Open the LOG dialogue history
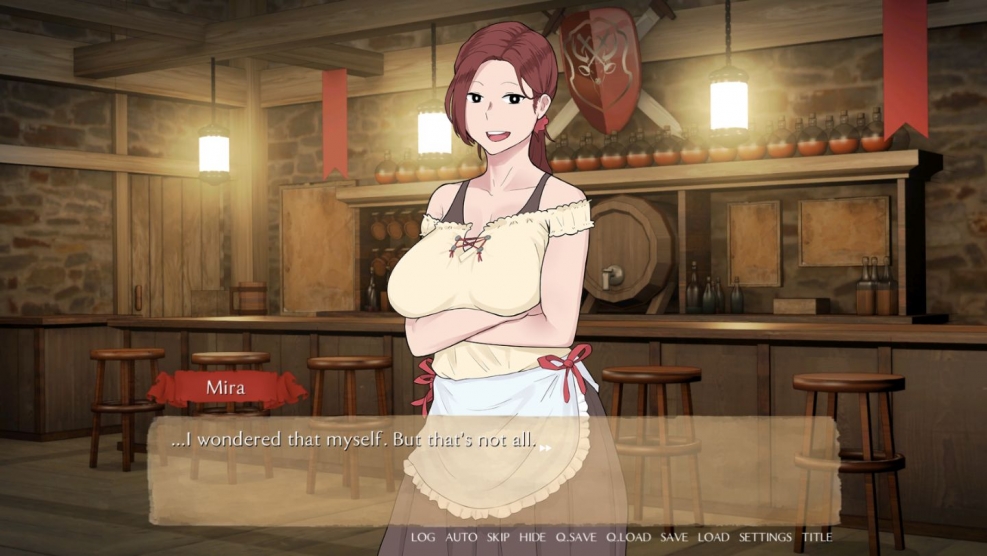The width and height of the screenshot is (987, 556). [423, 537]
